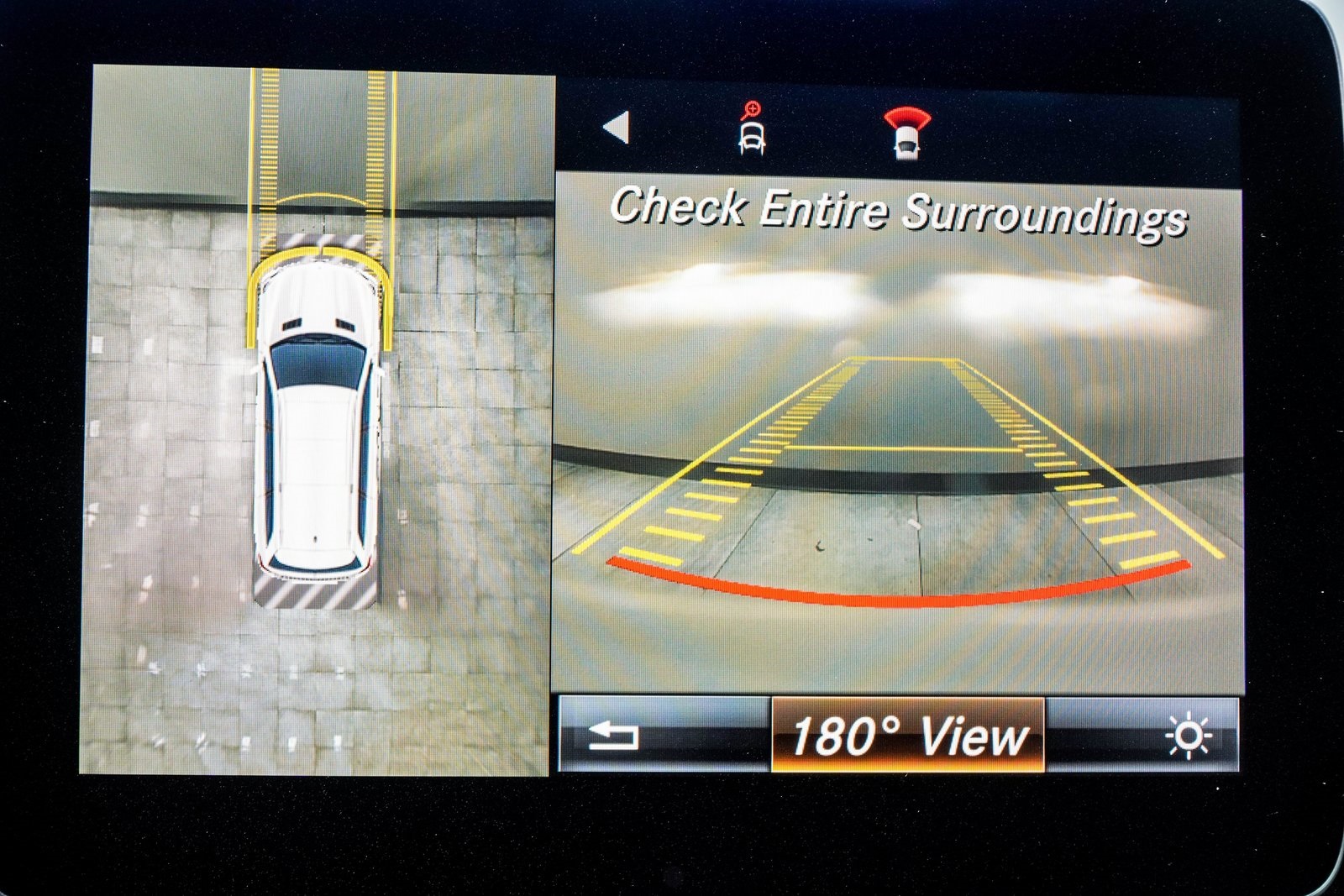The image size is (1344, 896).
Task: Select the 180° View button
Action: 908,736
